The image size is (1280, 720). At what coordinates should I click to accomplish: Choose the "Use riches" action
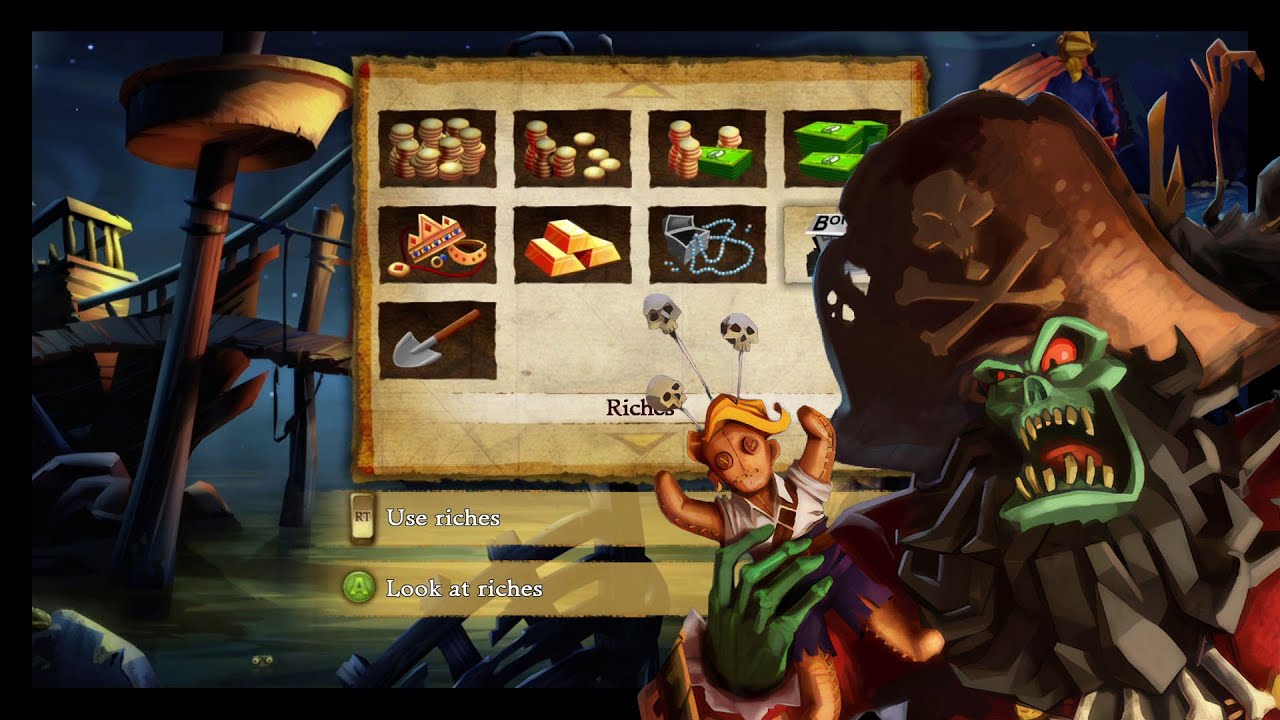[x=442, y=518]
